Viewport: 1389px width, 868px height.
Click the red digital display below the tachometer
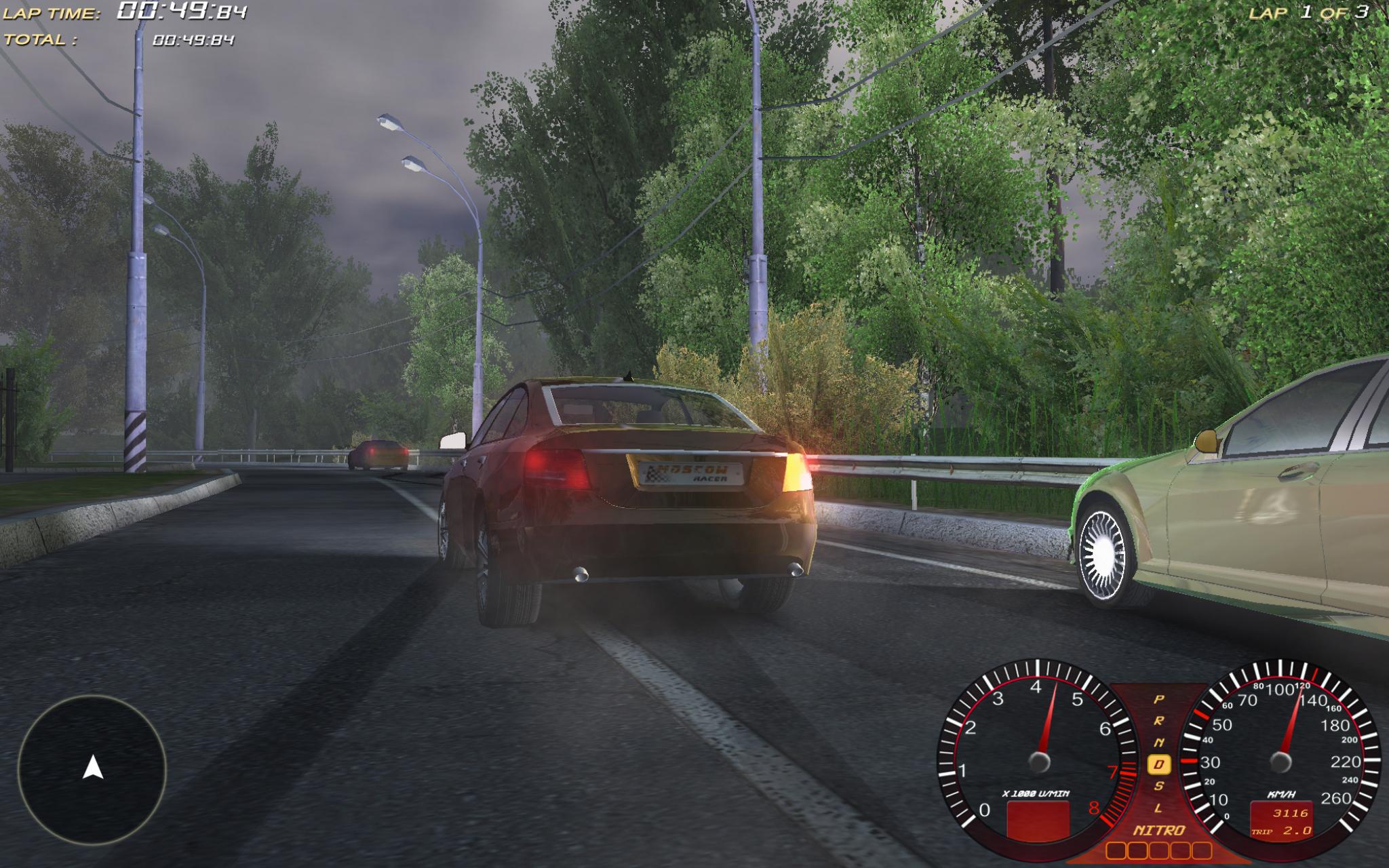pyautogui.click(x=1037, y=821)
